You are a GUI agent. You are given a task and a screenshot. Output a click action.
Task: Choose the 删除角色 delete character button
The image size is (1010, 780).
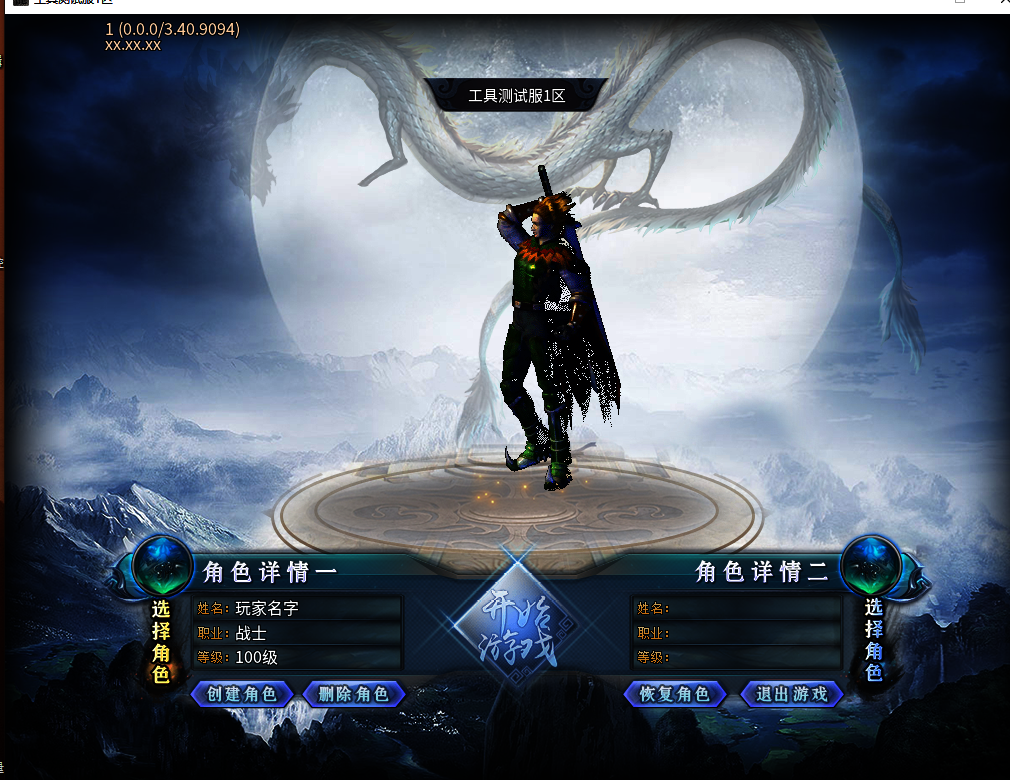click(x=354, y=694)
